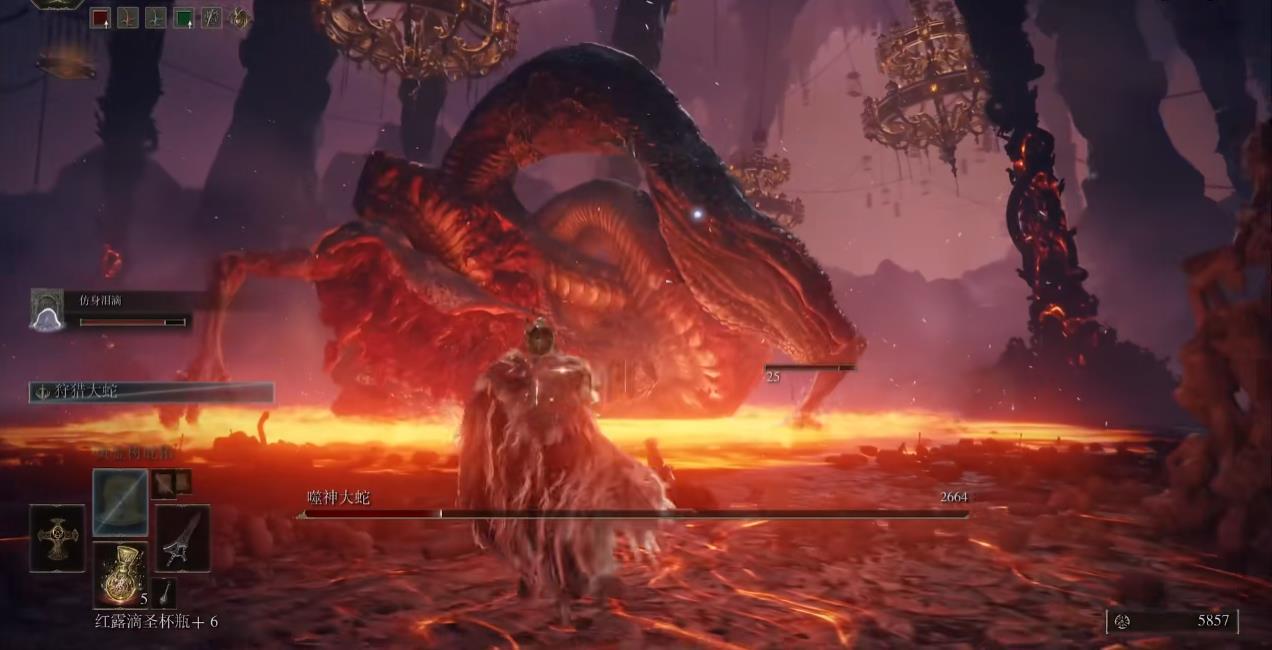Viewport: 1272px width, 650px height.
Task: Click the small pouch item beside the flask
Action: 163,592
